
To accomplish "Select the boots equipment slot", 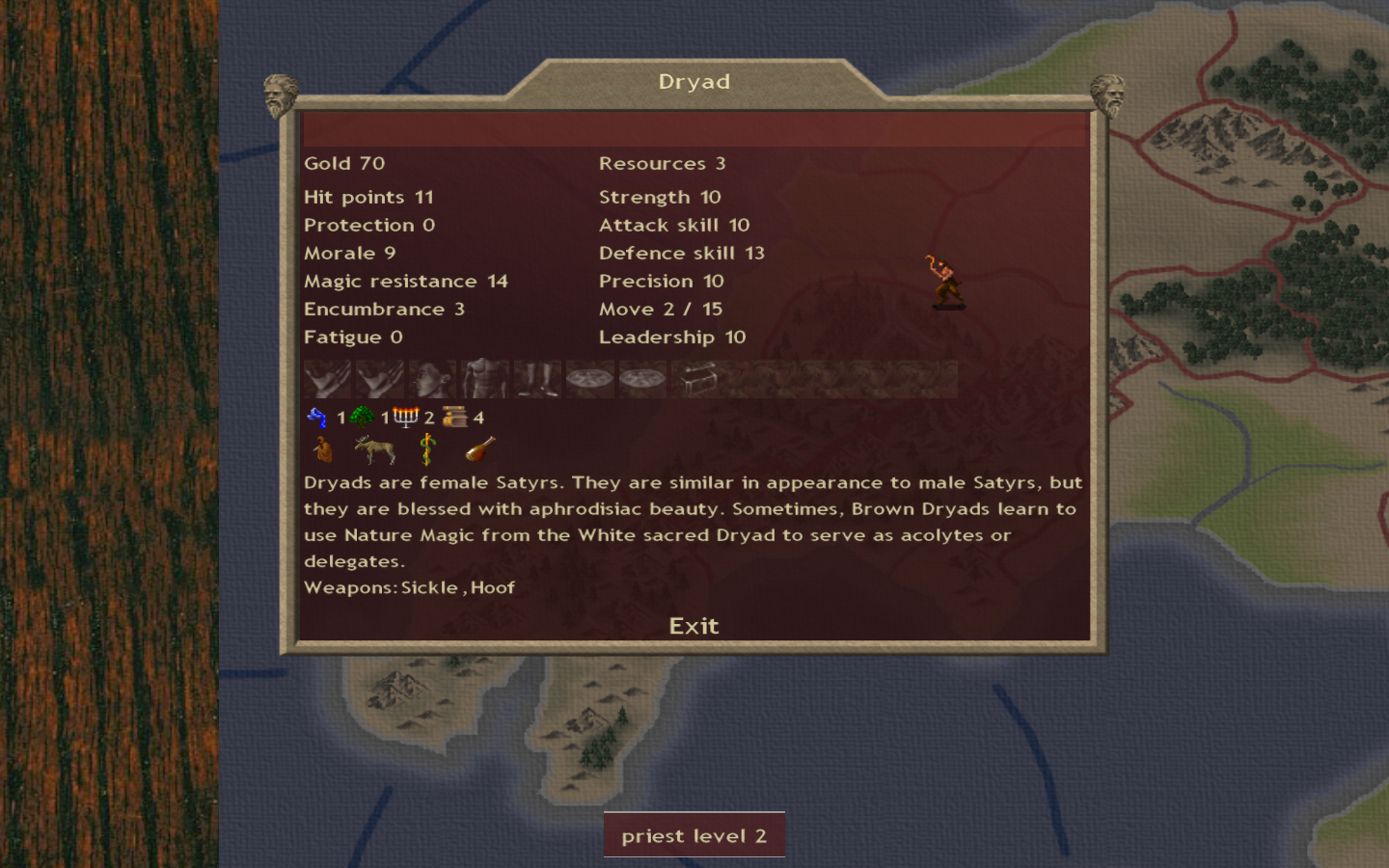I will (x=537, y=379).
